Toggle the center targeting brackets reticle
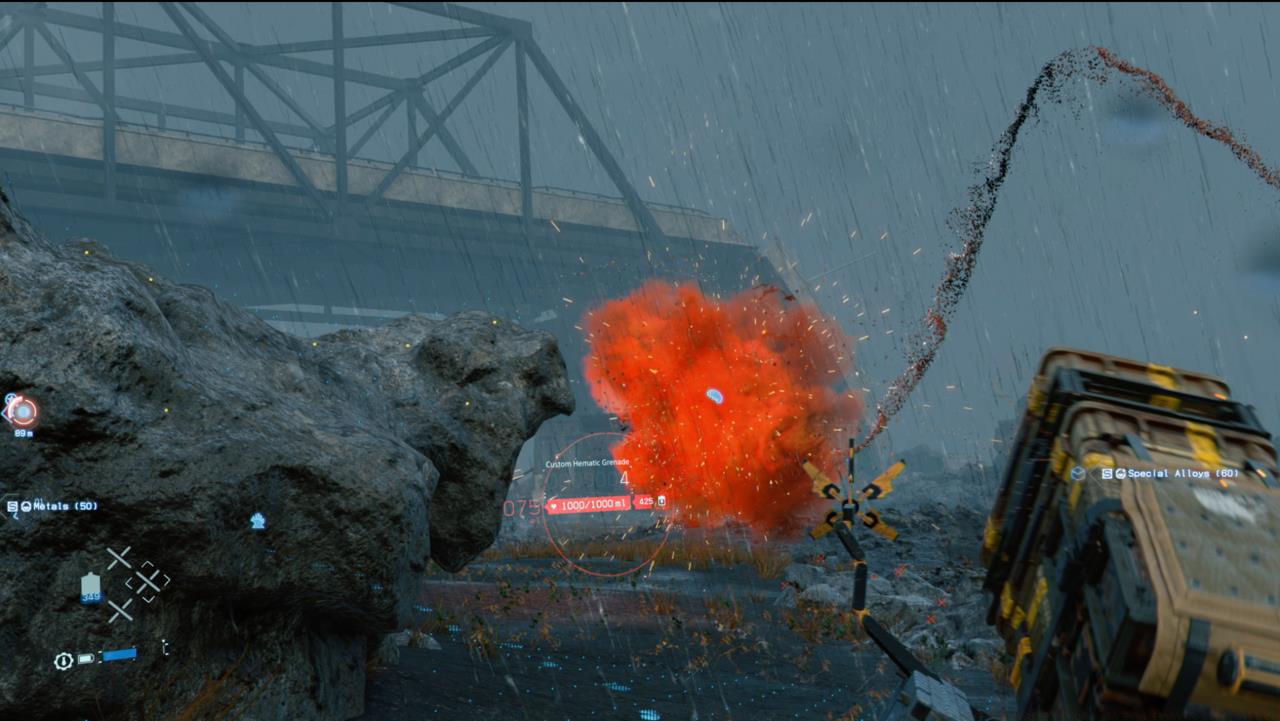This screenshot has height=721, width=1280. 148,581
